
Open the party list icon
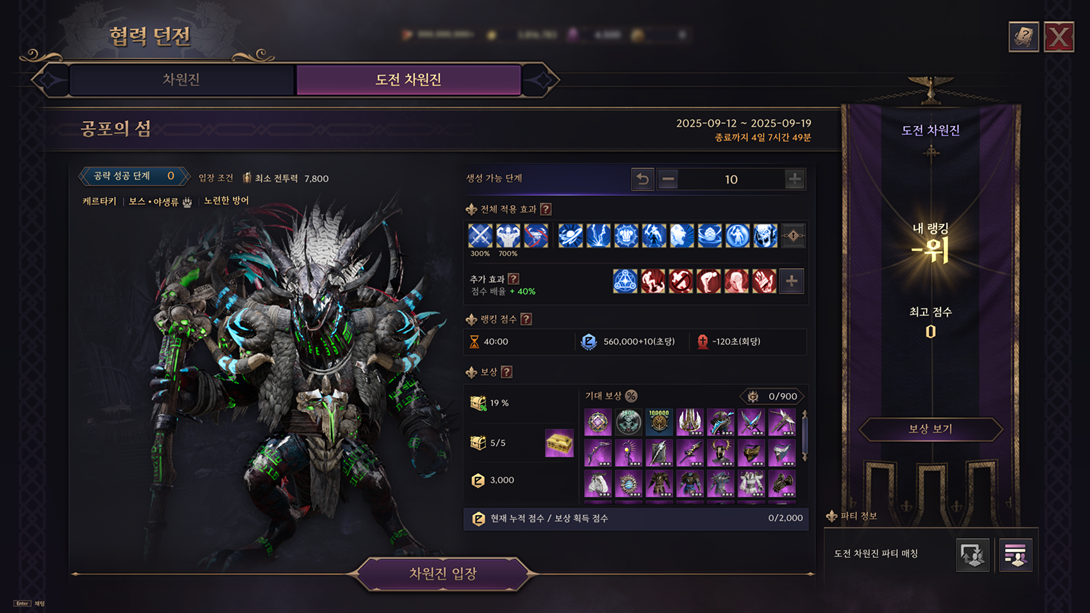1016,555
